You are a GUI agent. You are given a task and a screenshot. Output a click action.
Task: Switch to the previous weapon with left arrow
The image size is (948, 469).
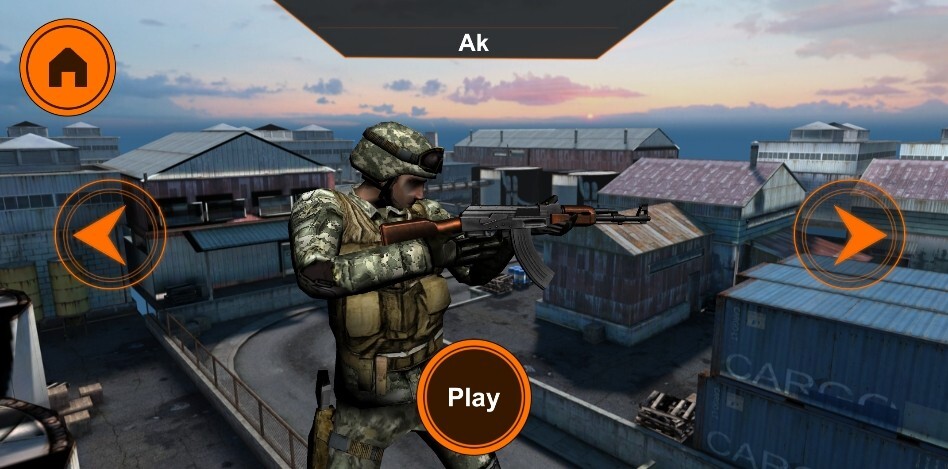point(106,236)
